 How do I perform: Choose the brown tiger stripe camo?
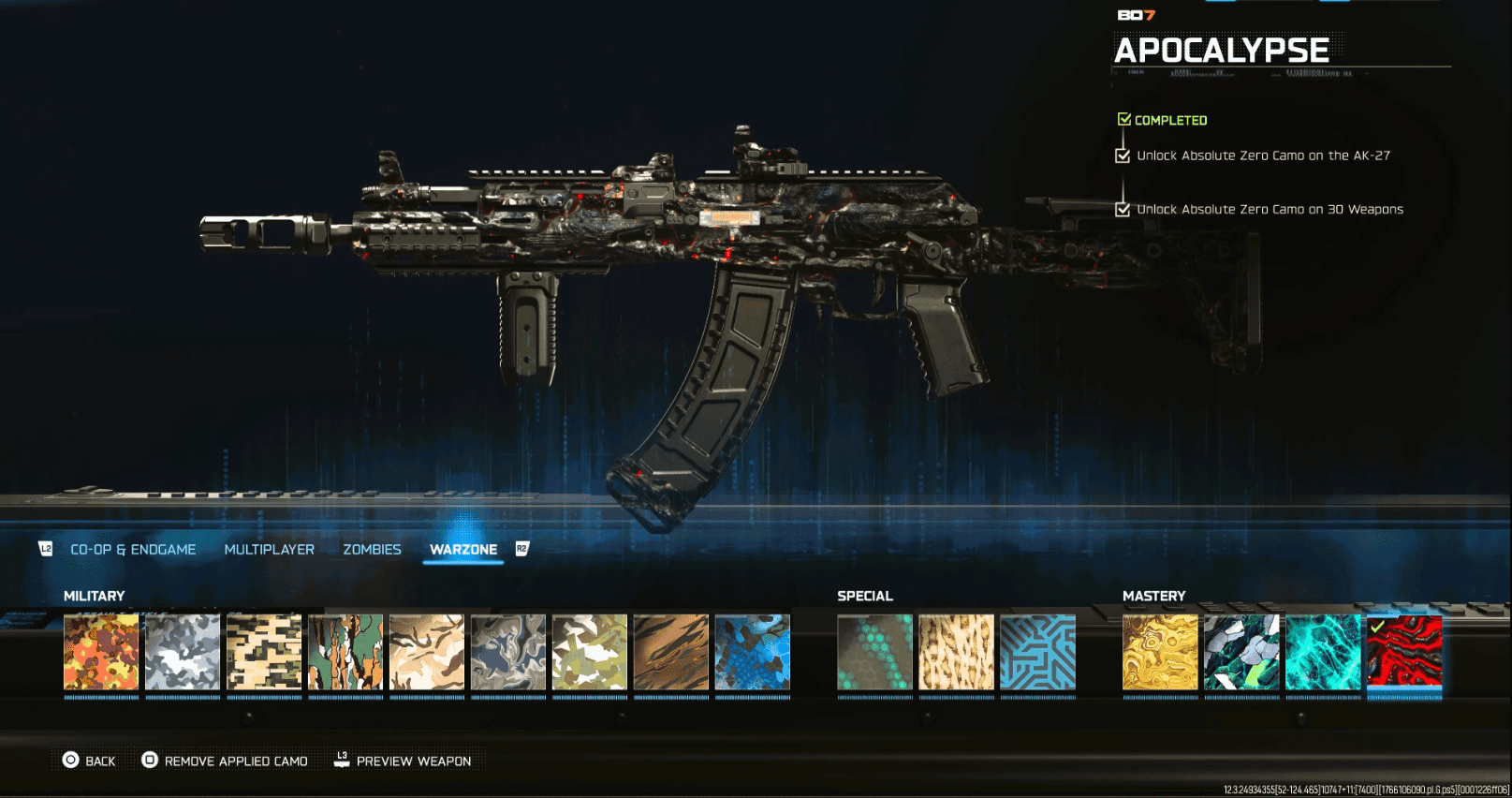[671, 653]
